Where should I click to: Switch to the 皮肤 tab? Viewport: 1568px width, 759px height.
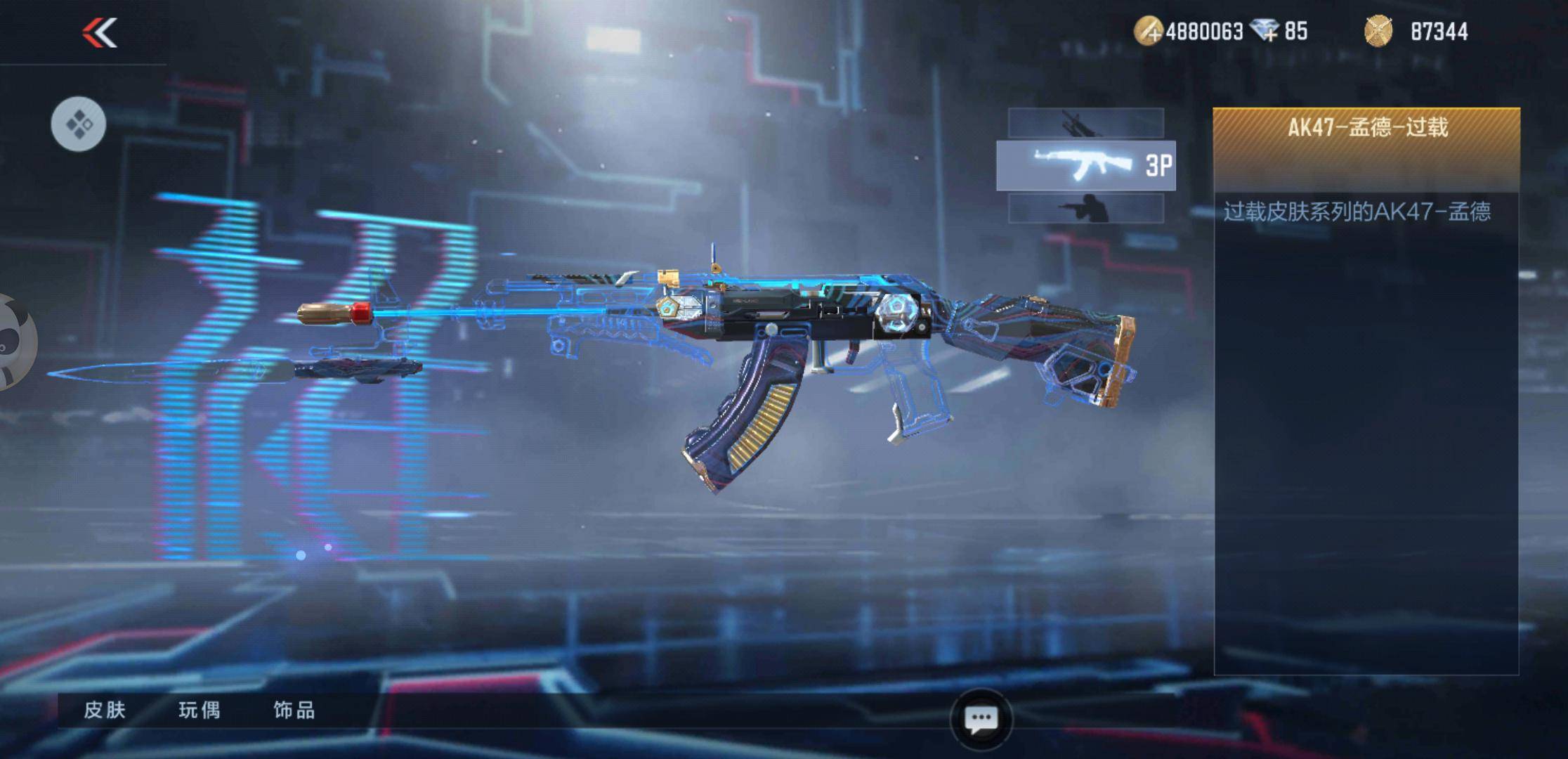coord(105,711)
